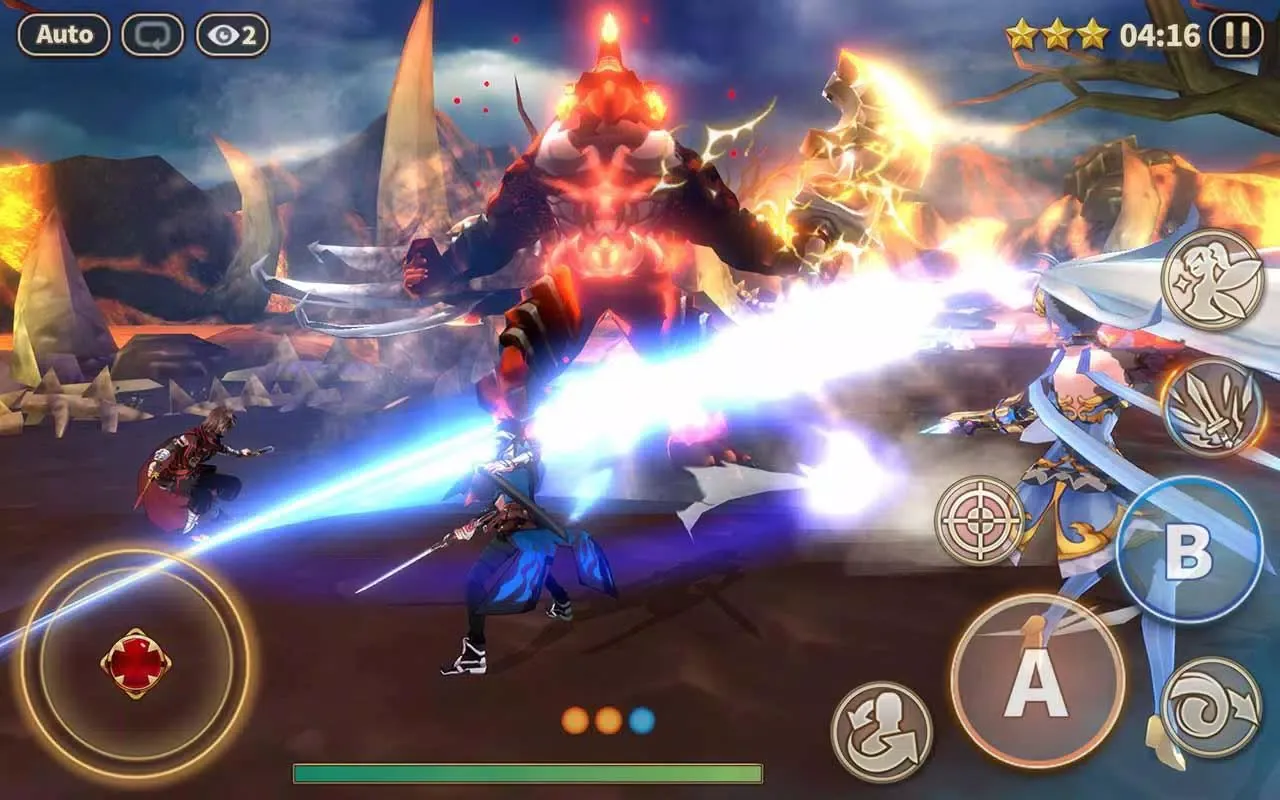The width and height of the screenshot is (1280, 800).
Task: Trigger the swirl dash skill icon
Action: 1212,707
